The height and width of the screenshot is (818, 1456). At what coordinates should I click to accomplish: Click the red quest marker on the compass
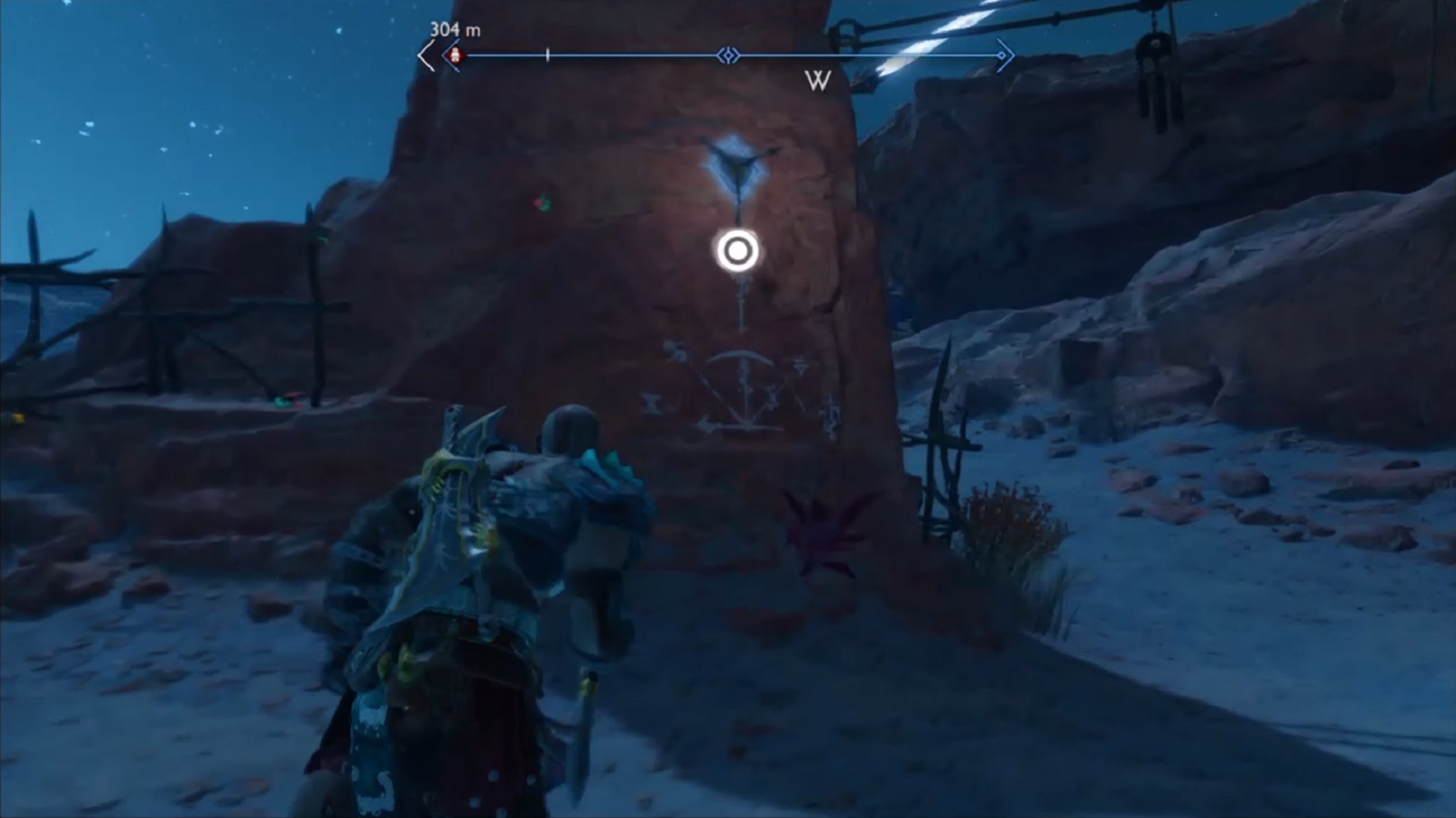tap(455, 55)
